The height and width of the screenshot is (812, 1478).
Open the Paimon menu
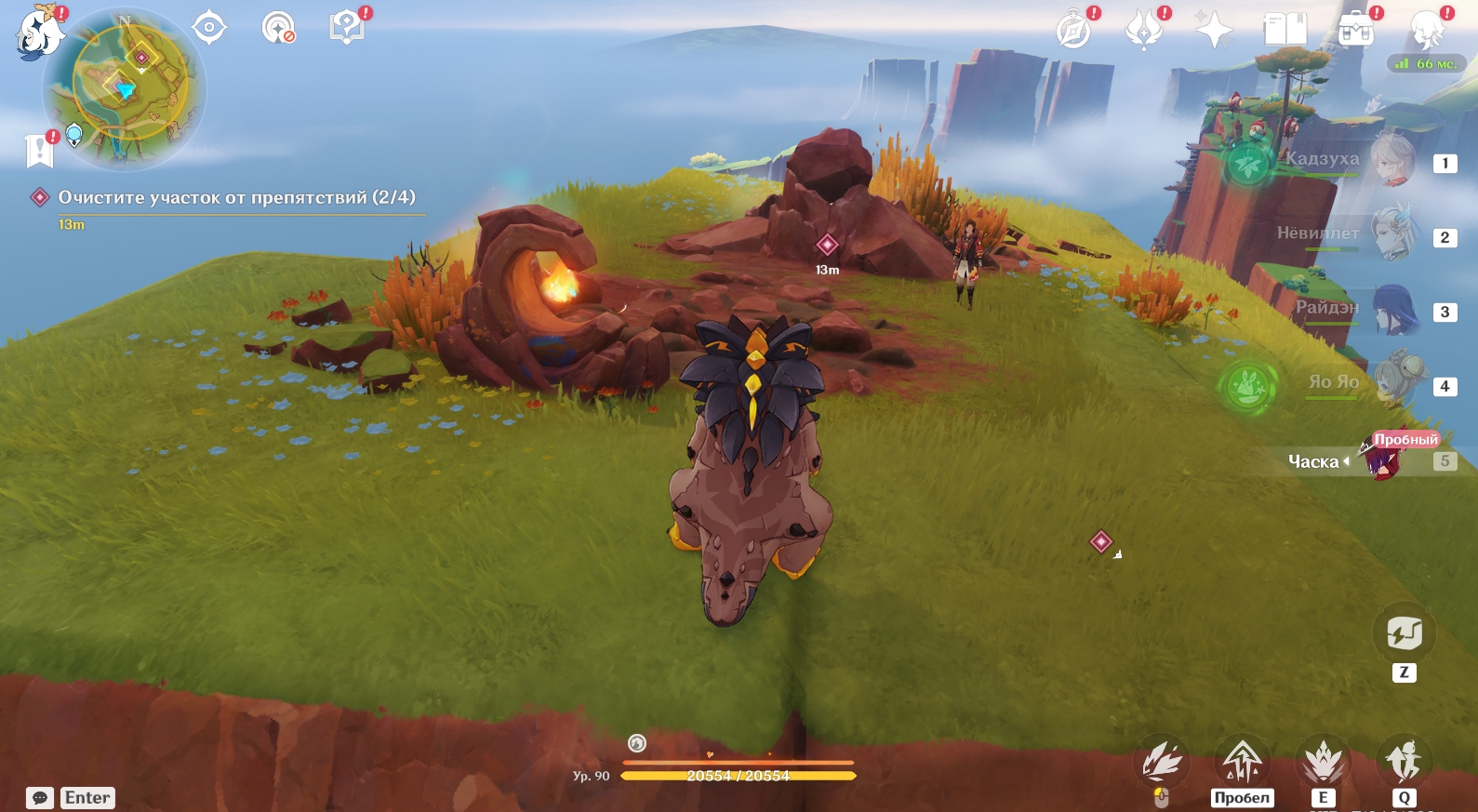[39, 33]
